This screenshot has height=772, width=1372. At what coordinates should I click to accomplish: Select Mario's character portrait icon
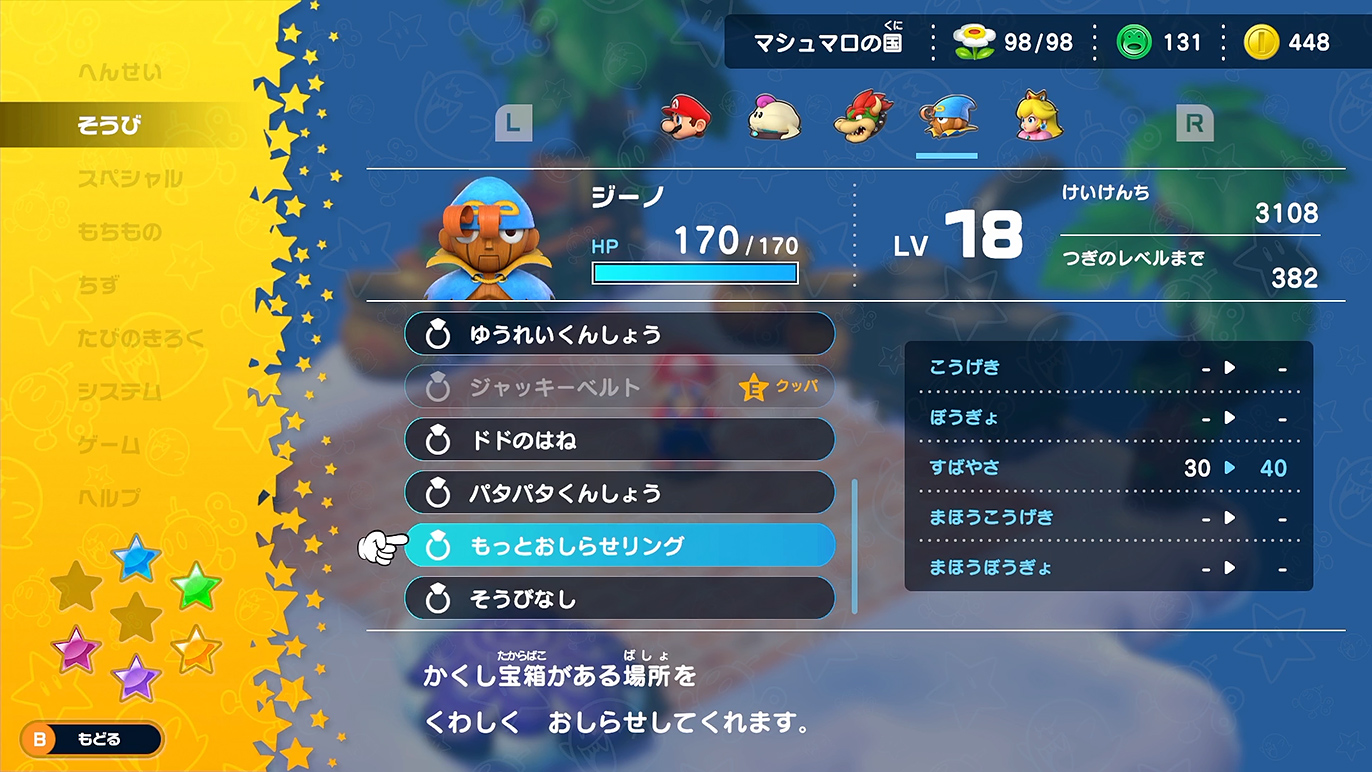[x=686, y=118]
